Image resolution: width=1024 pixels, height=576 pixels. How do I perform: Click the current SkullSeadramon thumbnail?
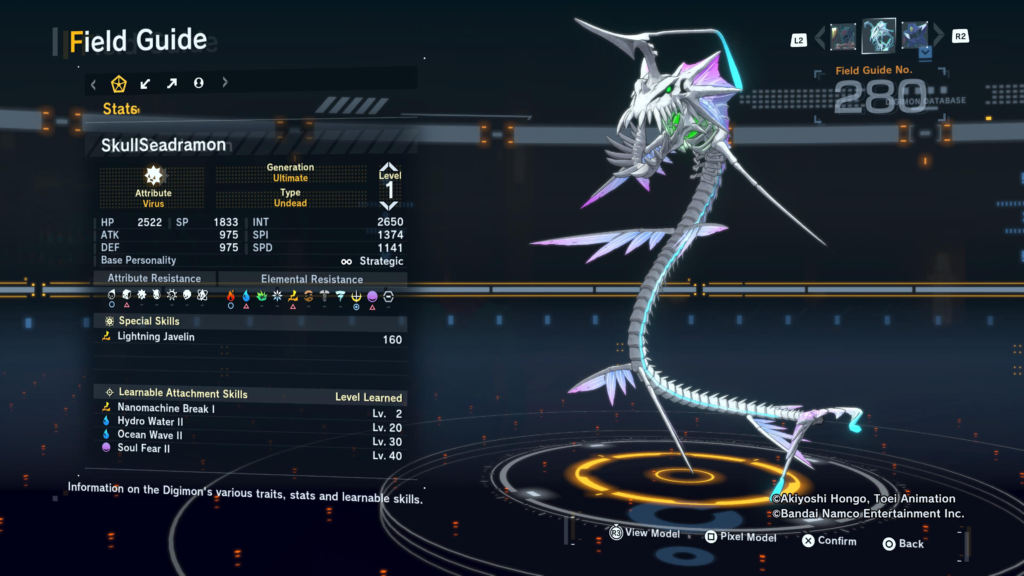[x=879, y=36]
